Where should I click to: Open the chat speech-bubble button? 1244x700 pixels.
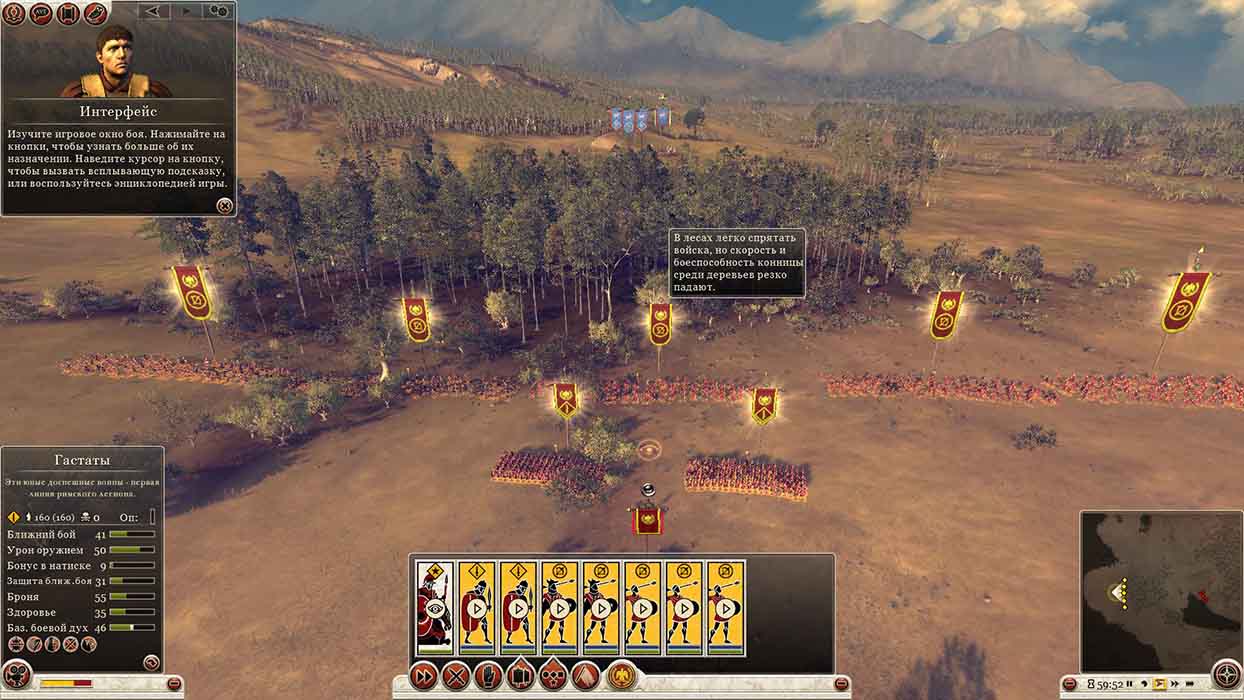tap(41, 13)
